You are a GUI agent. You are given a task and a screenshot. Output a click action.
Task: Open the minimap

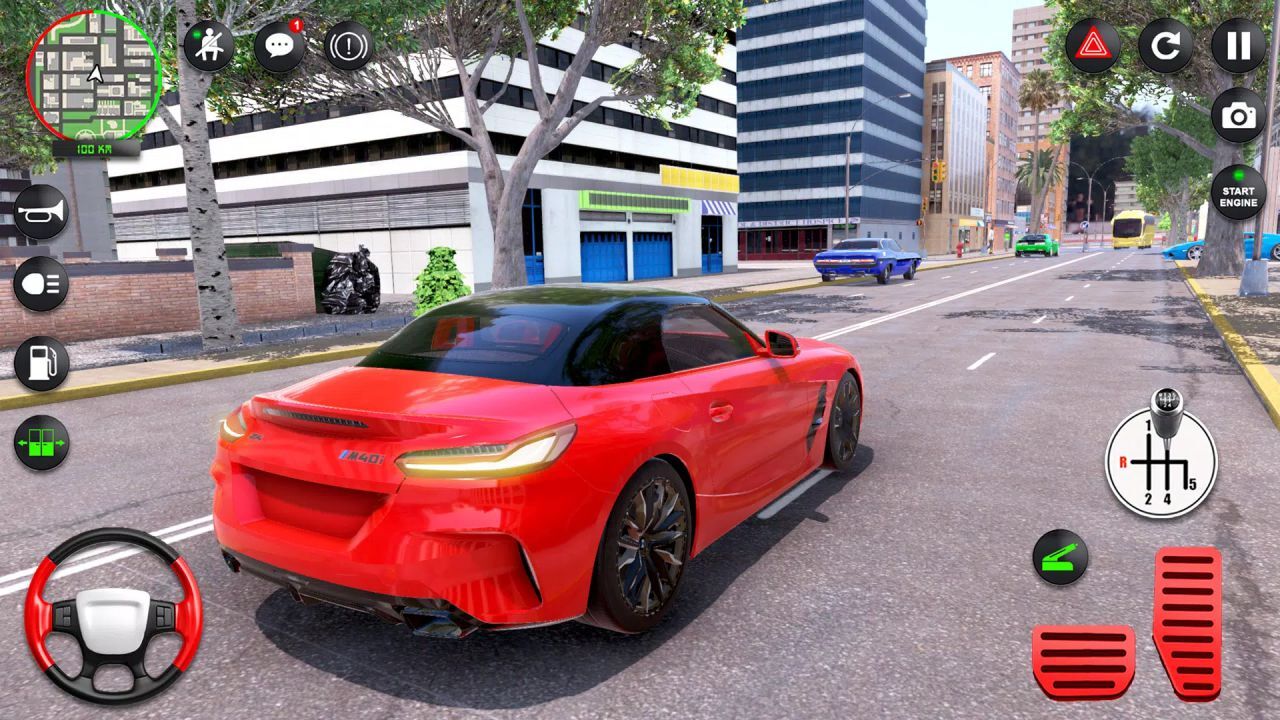[x=95, y=75]
